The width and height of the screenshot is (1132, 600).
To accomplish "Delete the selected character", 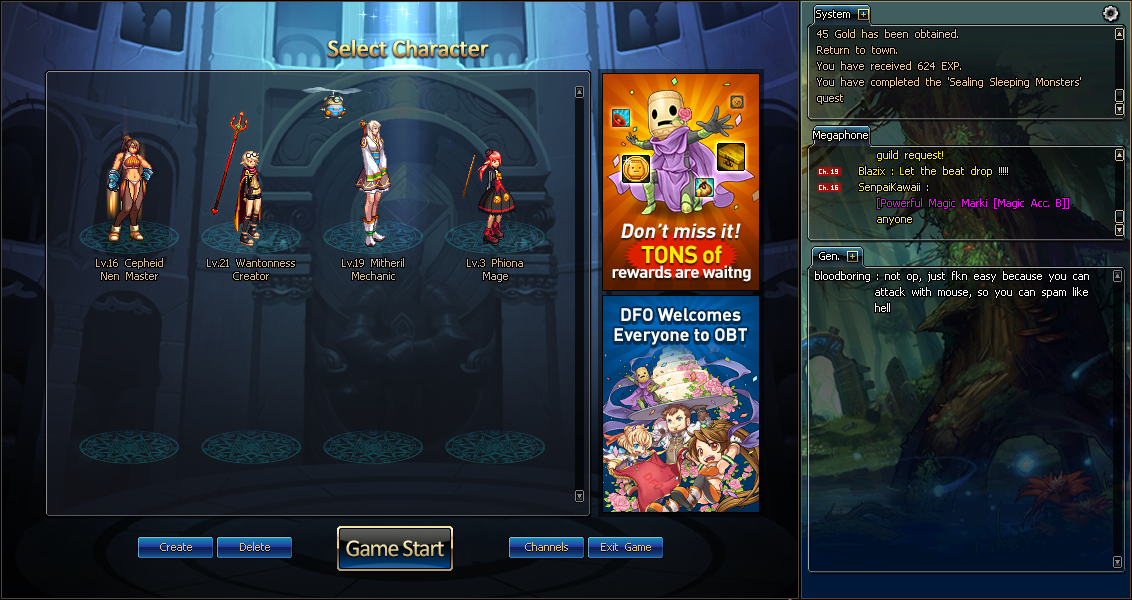I will [254, 547].
